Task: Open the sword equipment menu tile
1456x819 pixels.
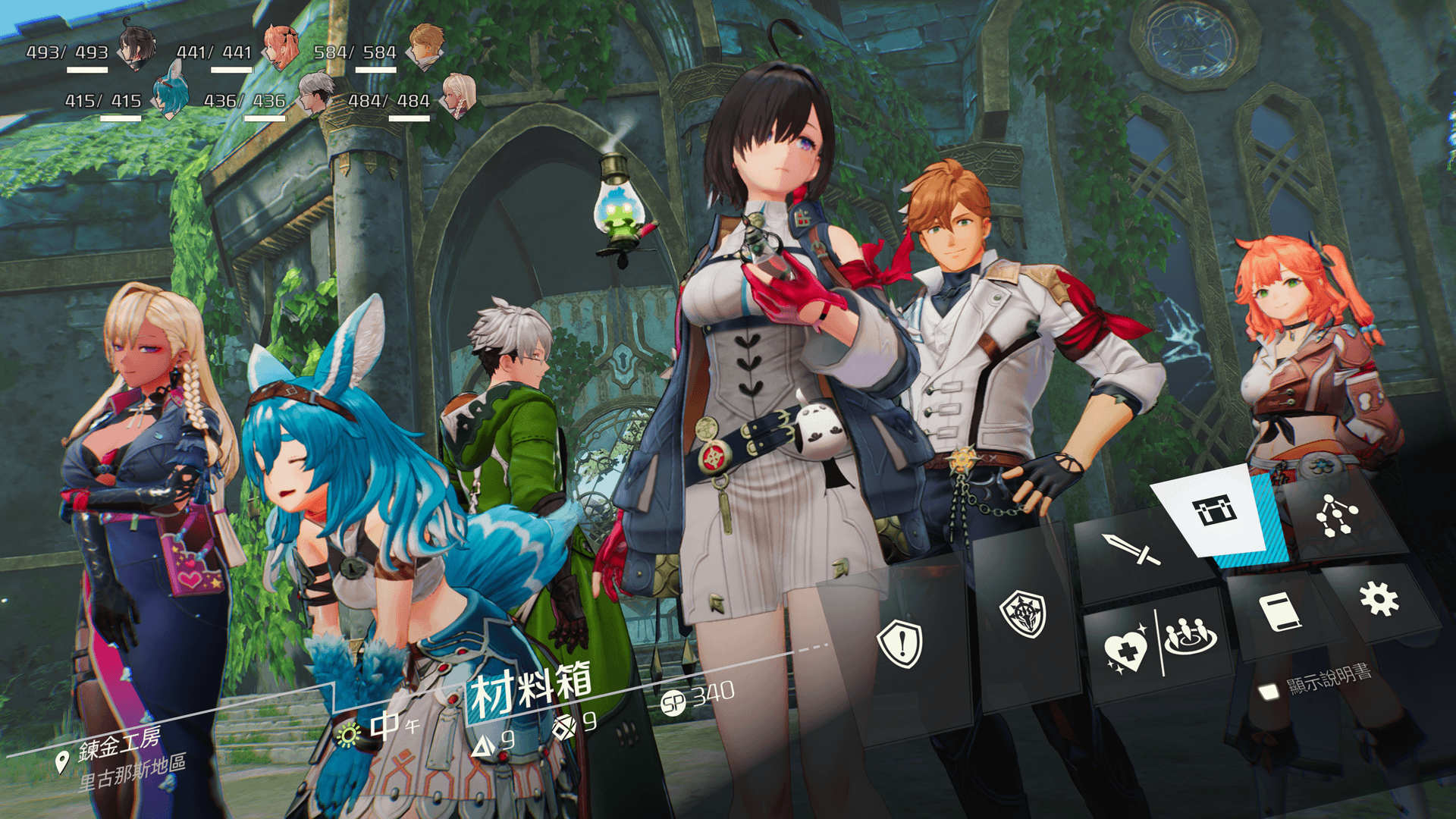Action: click(1131, 550)
